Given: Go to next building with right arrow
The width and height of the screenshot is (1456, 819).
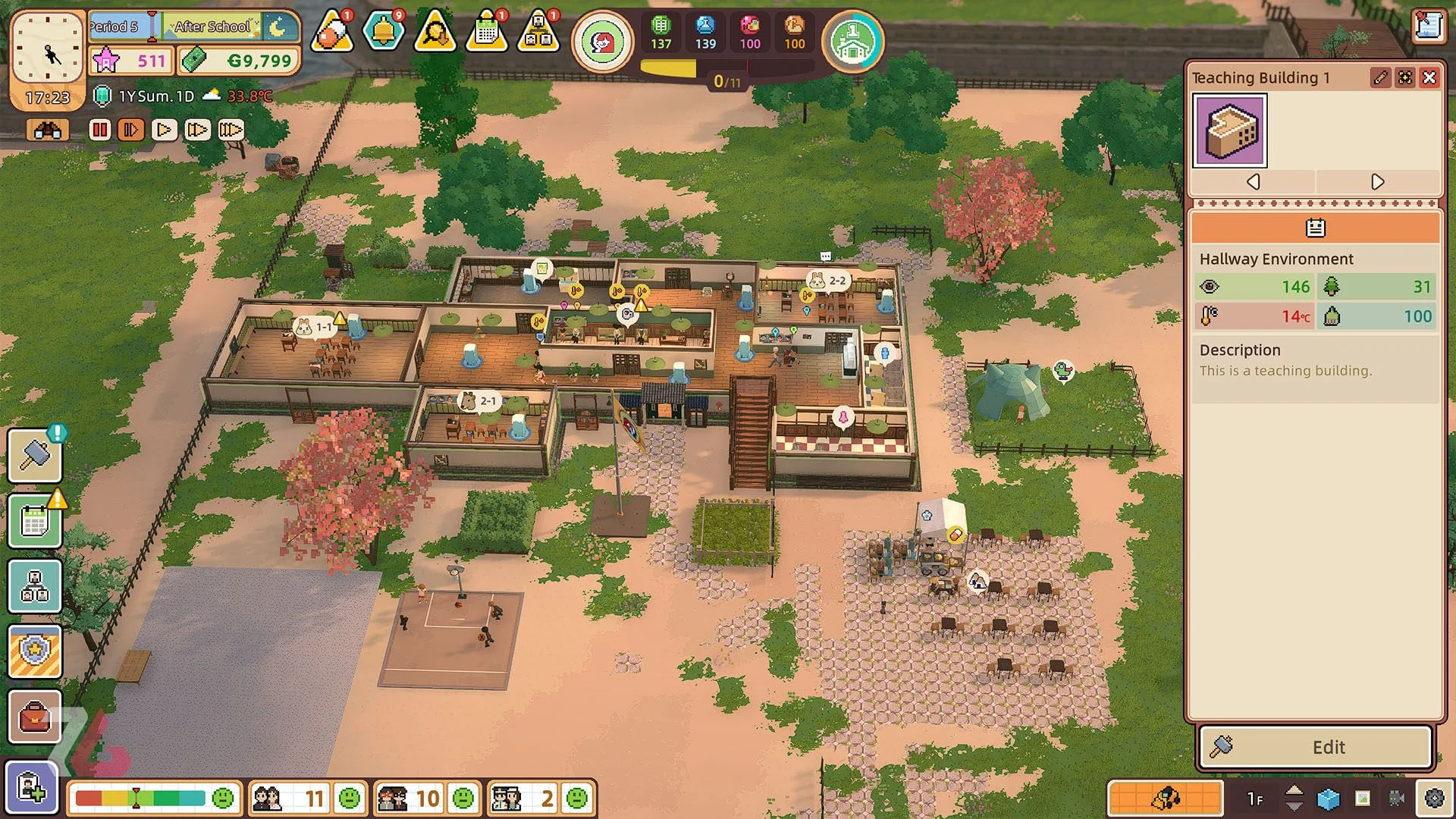Looking at the screenshot, I should pos(1377,182).
